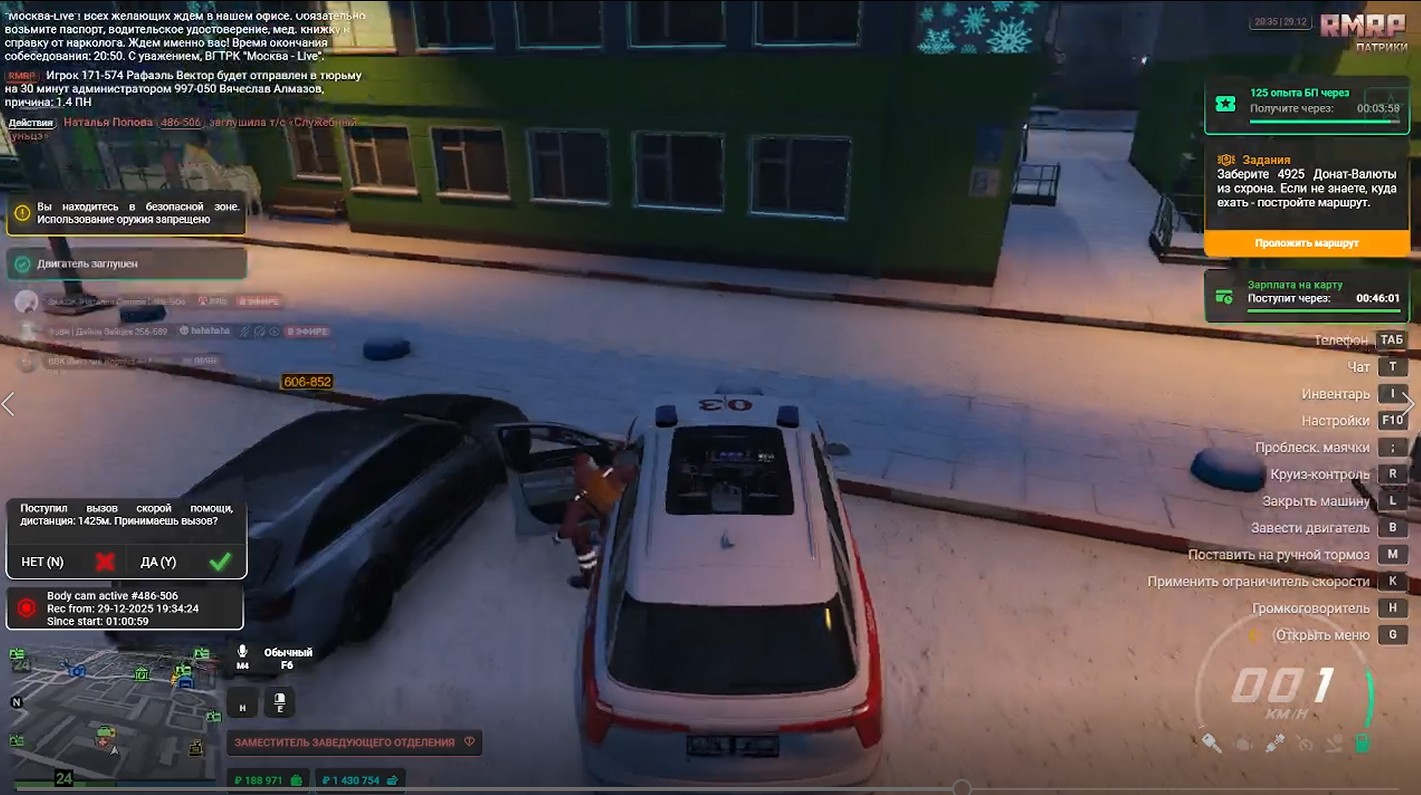
Task: Click the video progress bar handle
Action: pos(962,788)
